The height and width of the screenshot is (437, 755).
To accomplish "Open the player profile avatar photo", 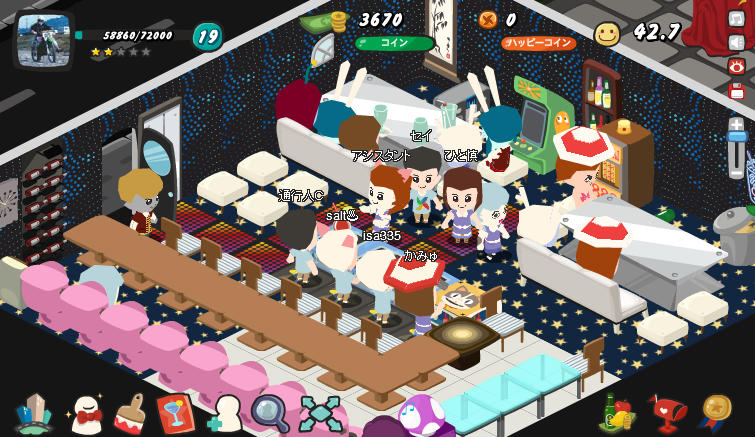I will [43, 39].
